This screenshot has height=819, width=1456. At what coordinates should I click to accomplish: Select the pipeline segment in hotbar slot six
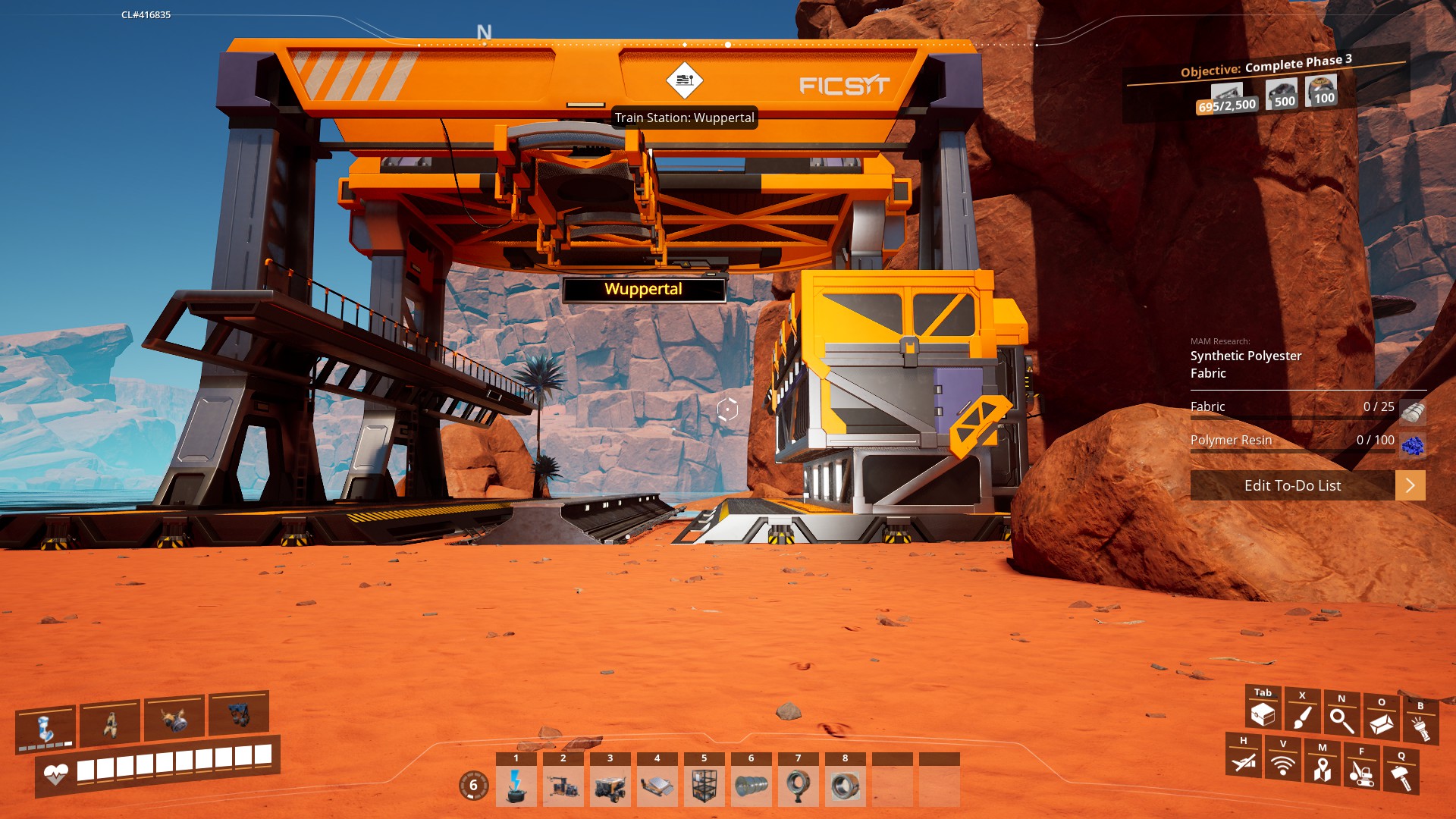click(x=752, y=786)
